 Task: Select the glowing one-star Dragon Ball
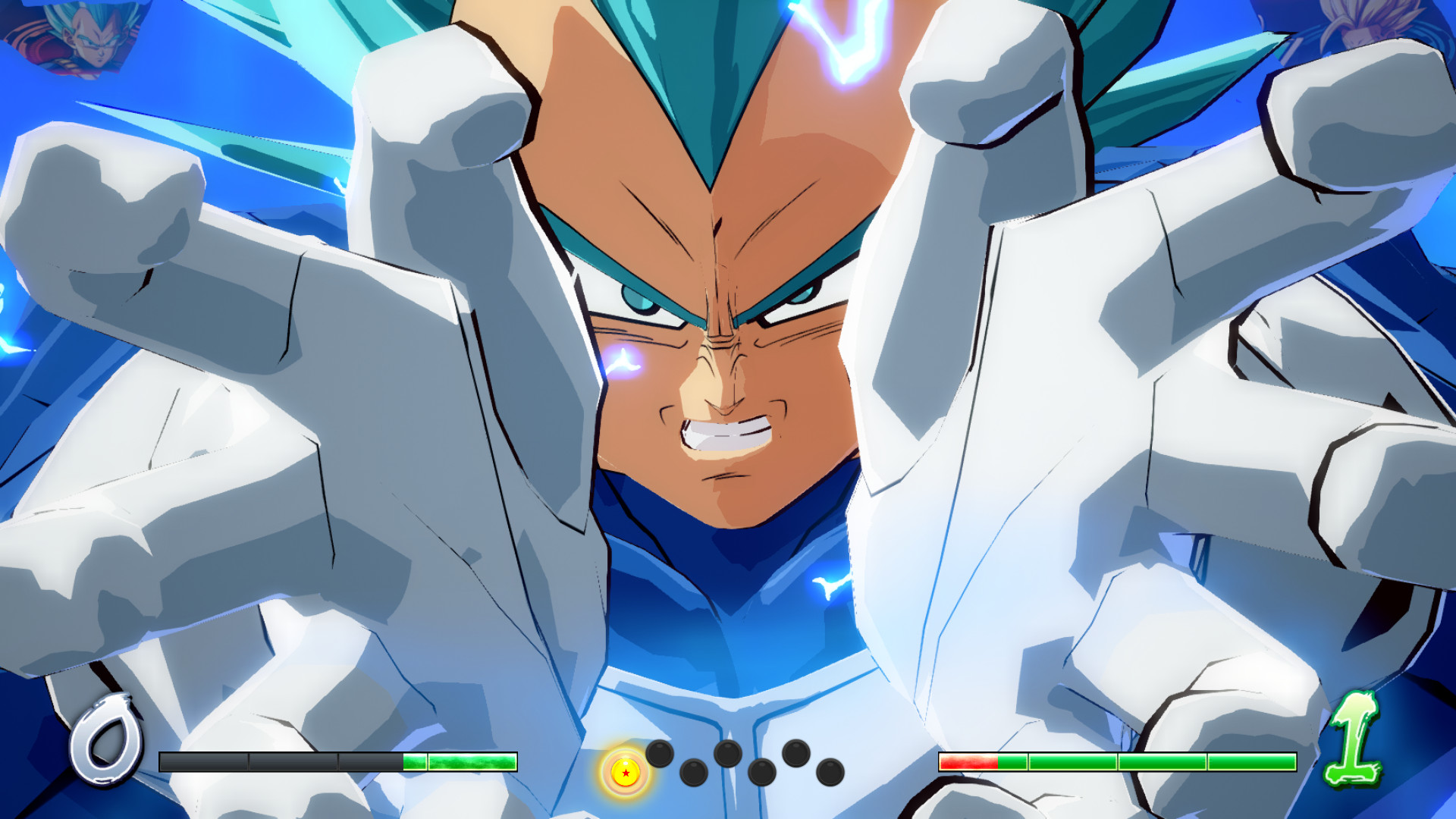[625, 773]
